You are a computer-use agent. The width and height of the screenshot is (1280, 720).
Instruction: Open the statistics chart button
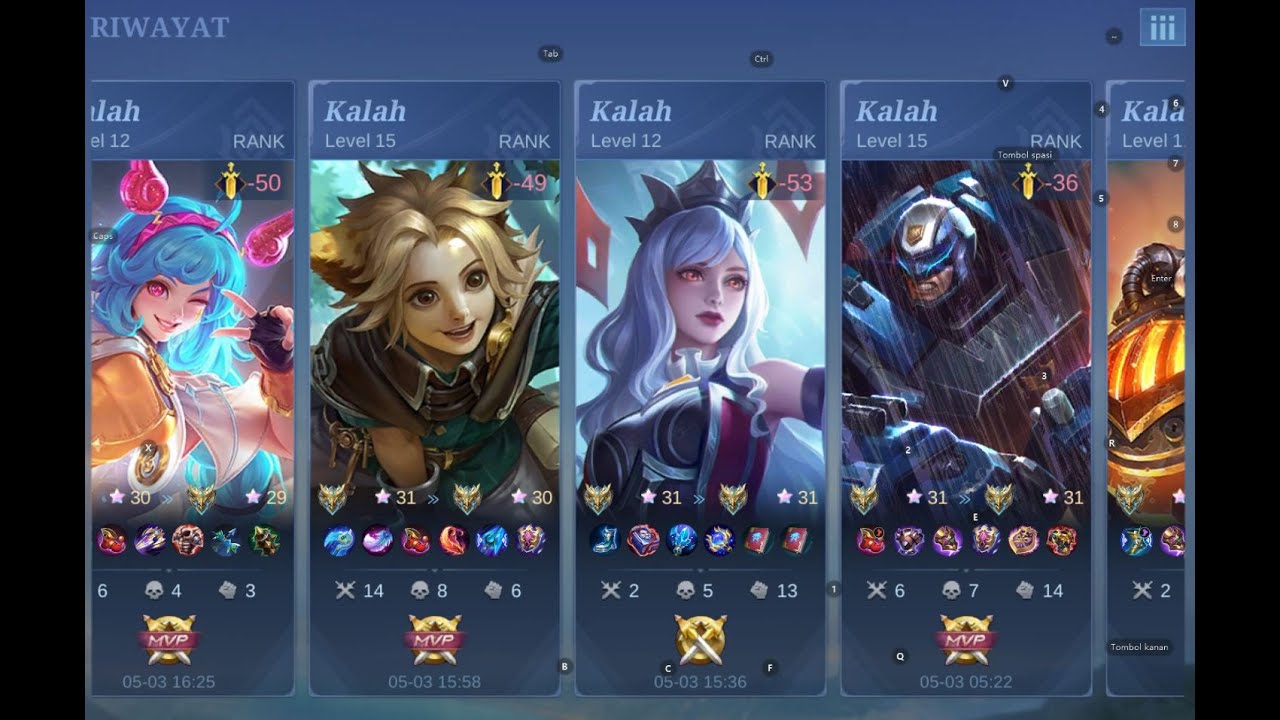coord(1162,28)
